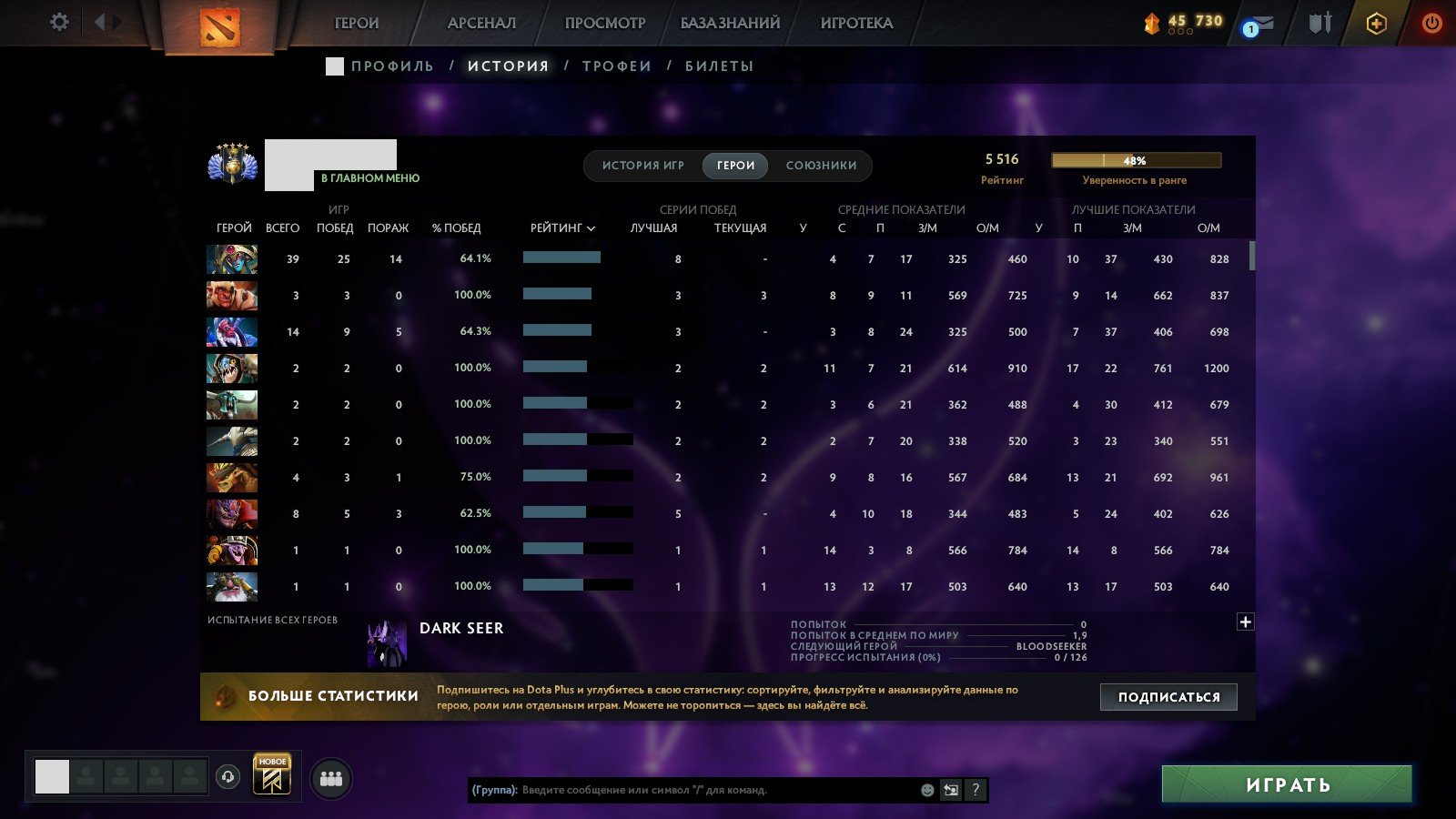This screenshot has width=1456, height=819.
Task: Sort heroes using the РЕЙТИНГ column chevron
Action: [x=592, y=228]
